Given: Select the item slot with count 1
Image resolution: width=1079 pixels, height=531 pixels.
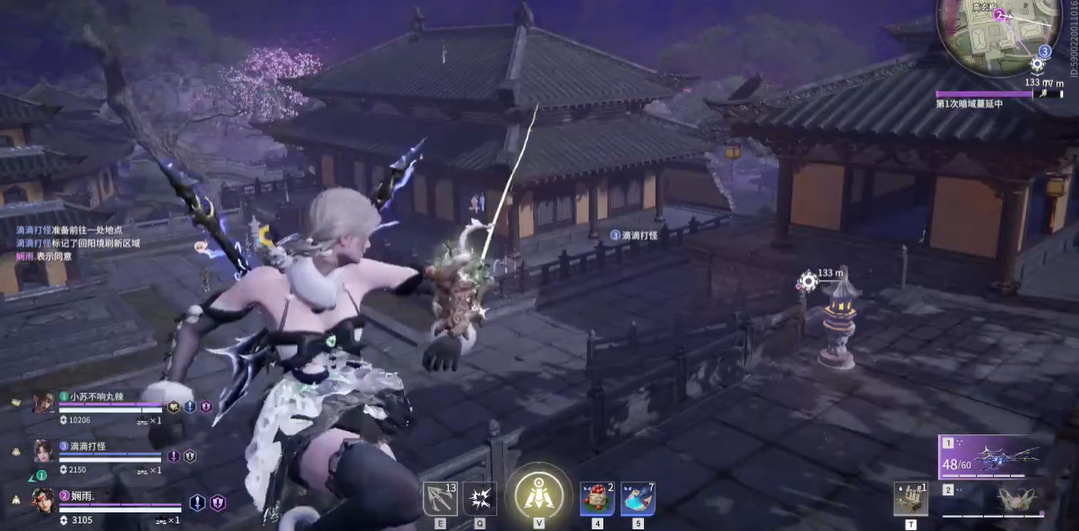Looking at the screenshot, I should pos(910,498).
